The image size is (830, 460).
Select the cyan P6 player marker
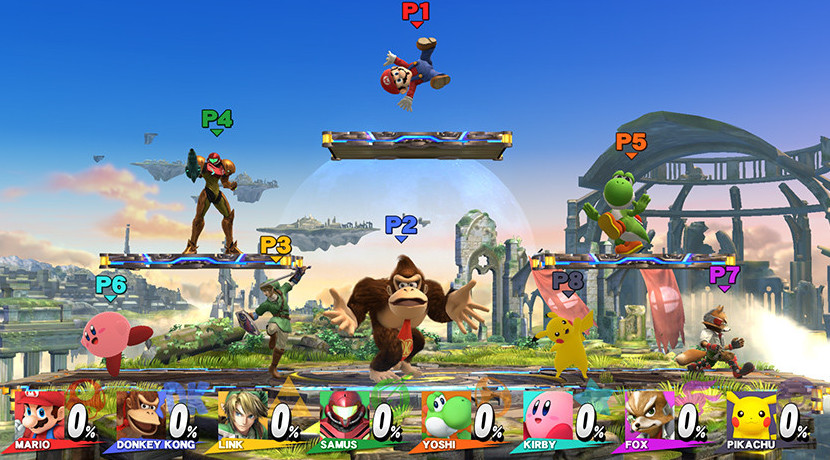111,286
